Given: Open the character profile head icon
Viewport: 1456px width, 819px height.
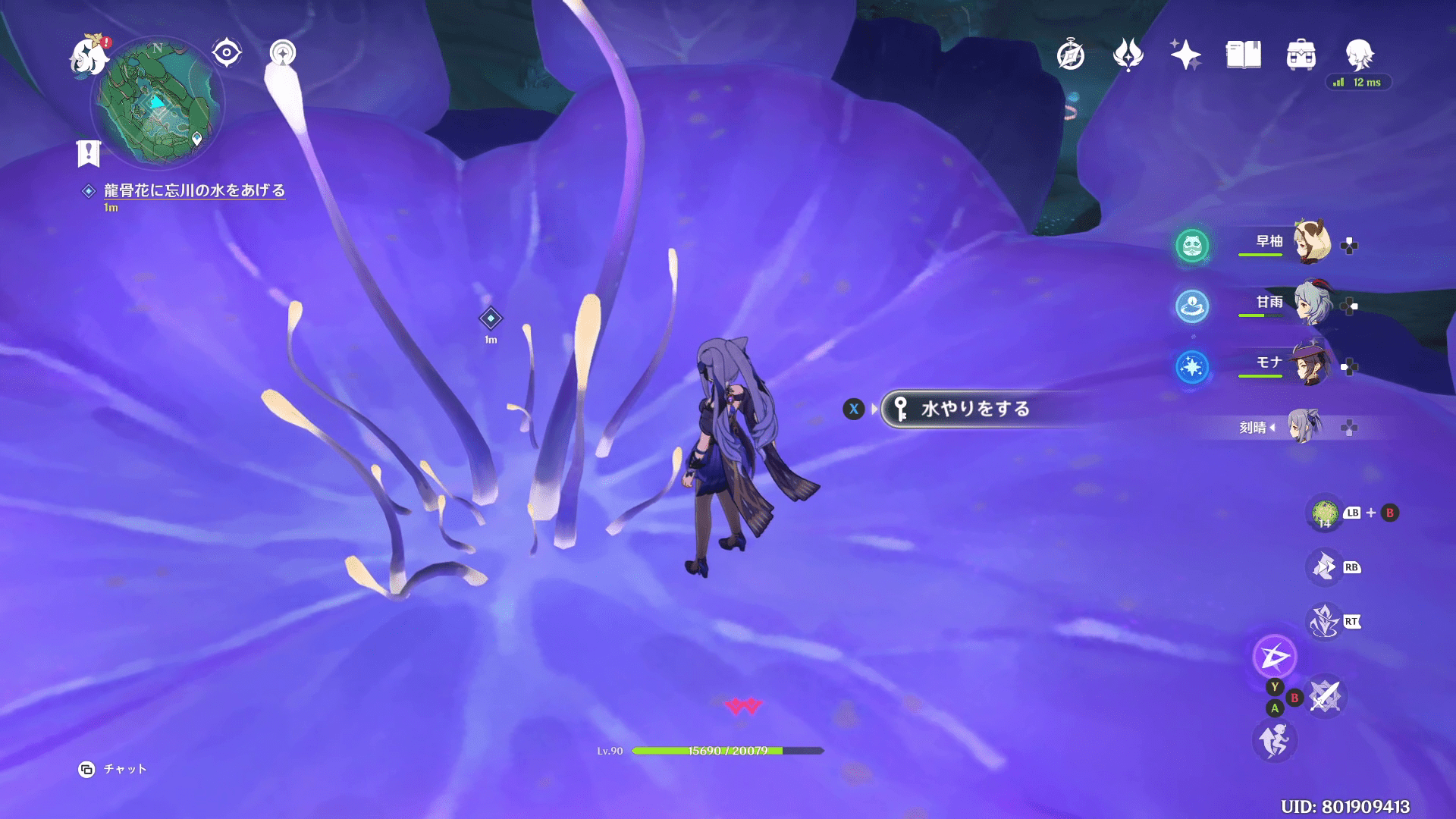Looking at the screenshot, I should pos(1359,55).
